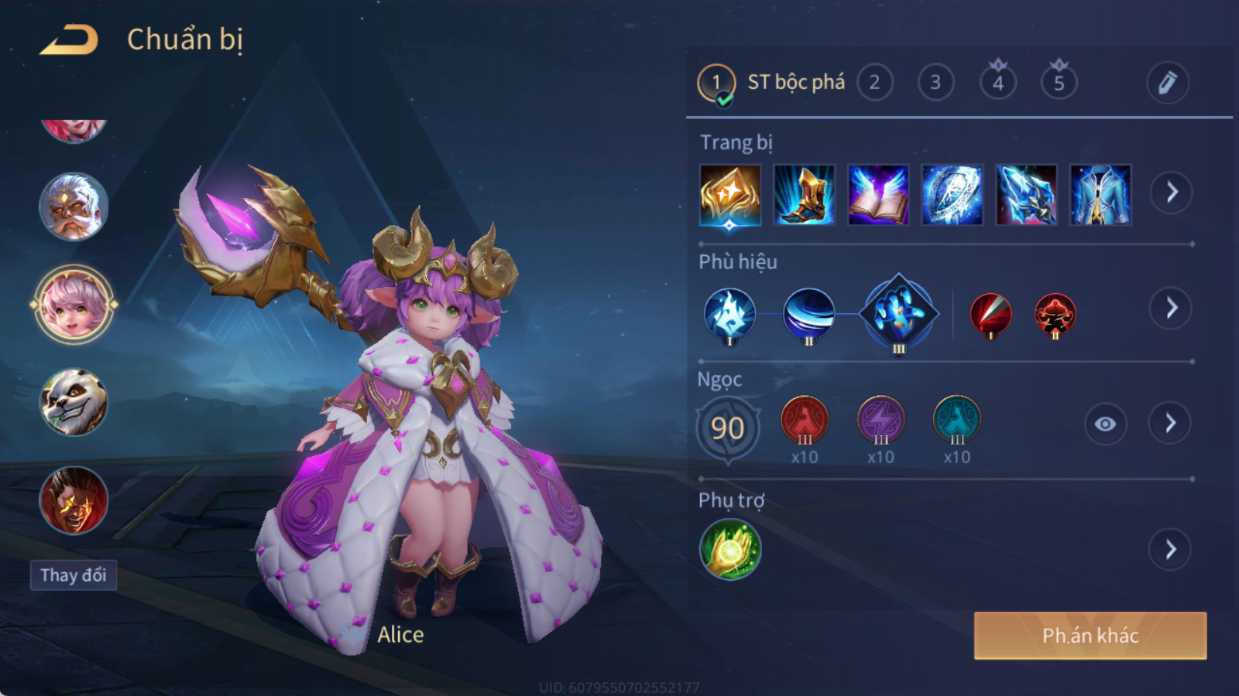Switch to build preset 3

click(x=936, y=82)
